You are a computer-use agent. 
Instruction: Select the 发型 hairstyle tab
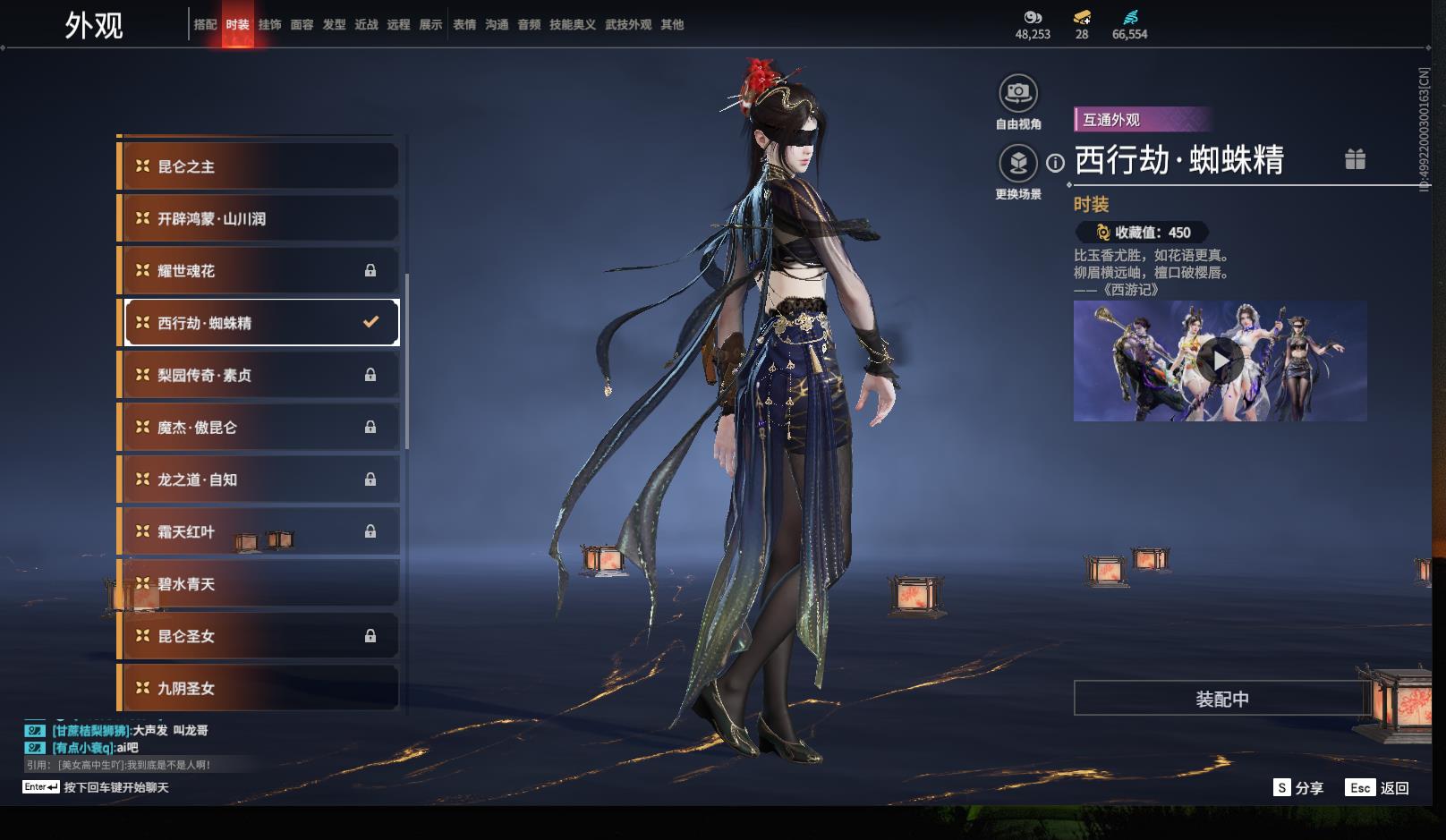pos(334,25)
